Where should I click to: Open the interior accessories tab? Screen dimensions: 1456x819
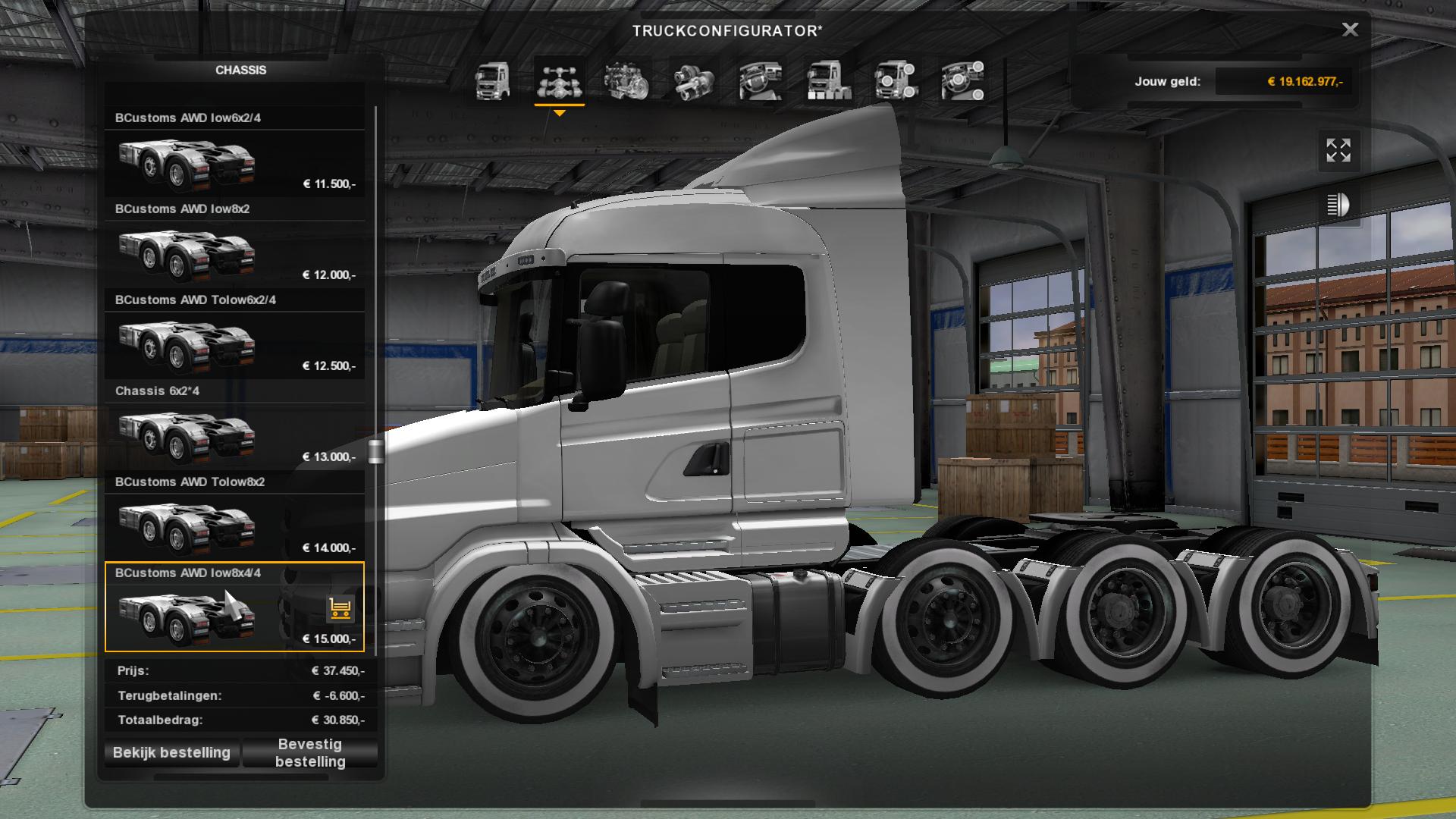[962, 81]
